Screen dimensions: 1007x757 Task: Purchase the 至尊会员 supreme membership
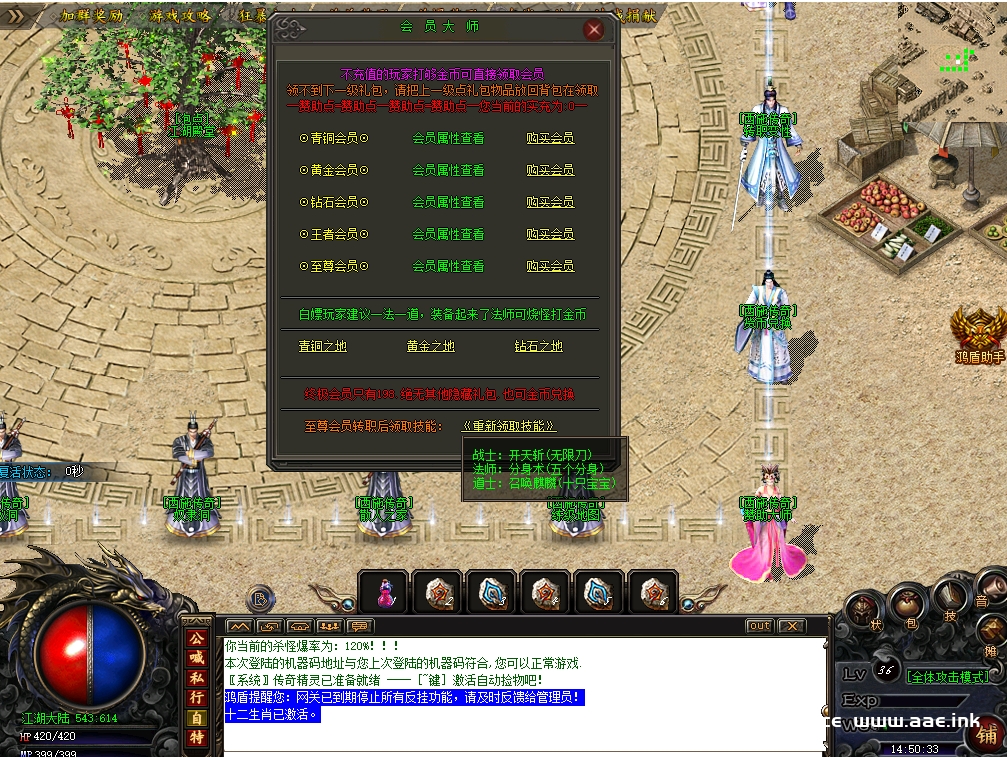(550, 266)
